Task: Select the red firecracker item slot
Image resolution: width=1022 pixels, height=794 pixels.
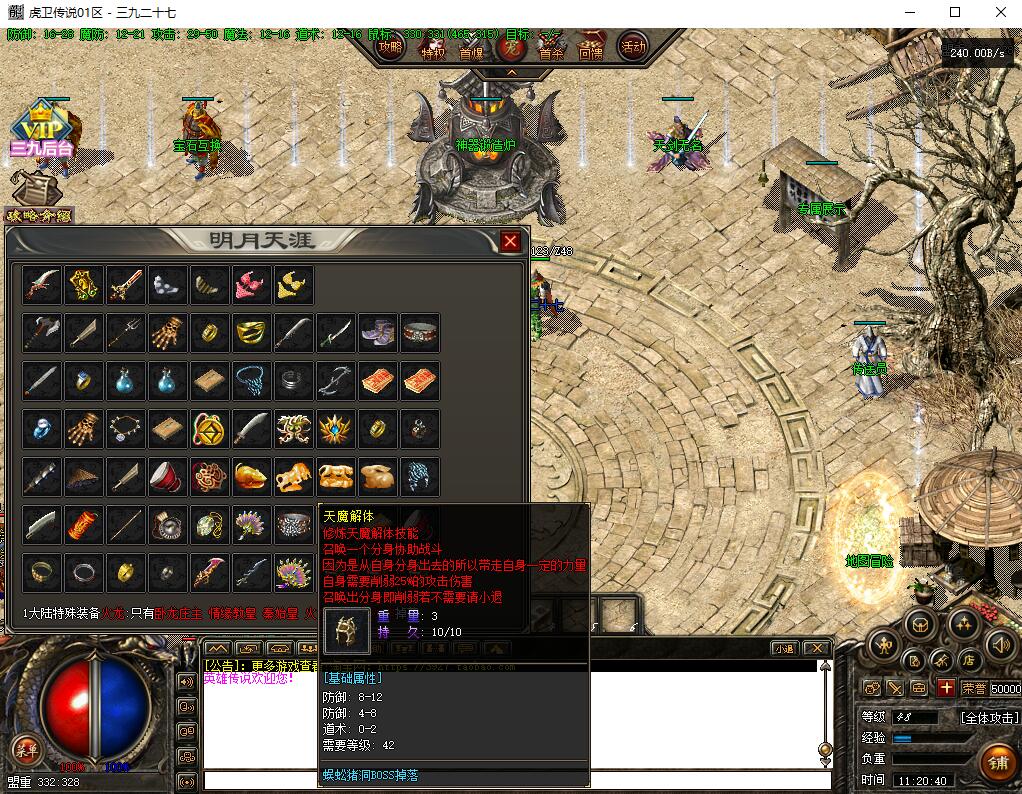Action: point(85,524)
